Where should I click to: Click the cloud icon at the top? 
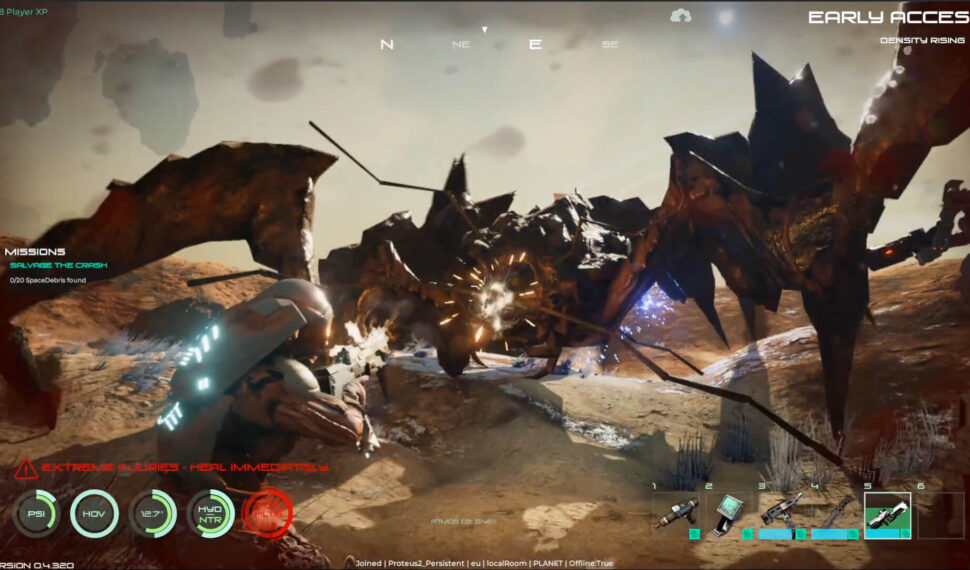681,16
